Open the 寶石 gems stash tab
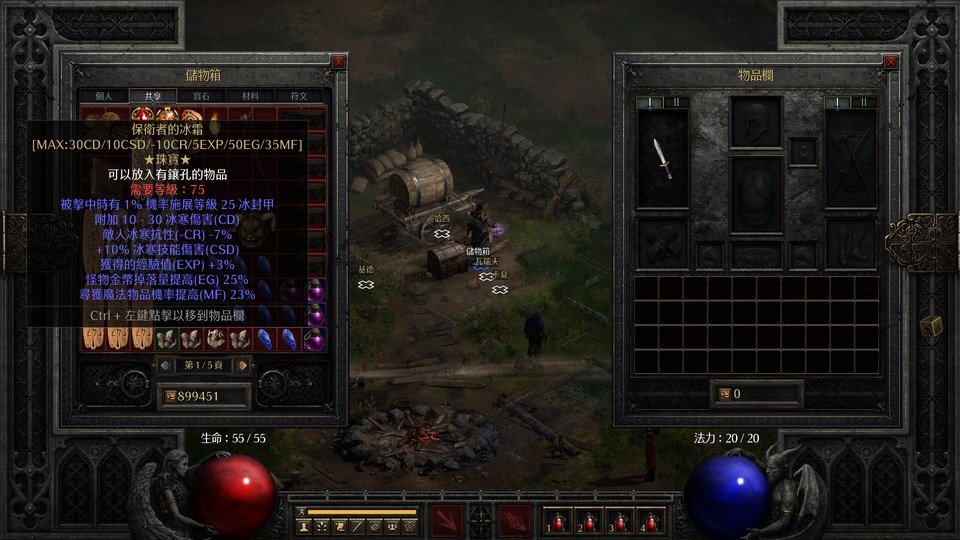Viewport: 960px width, 540px height. [202, 96]
